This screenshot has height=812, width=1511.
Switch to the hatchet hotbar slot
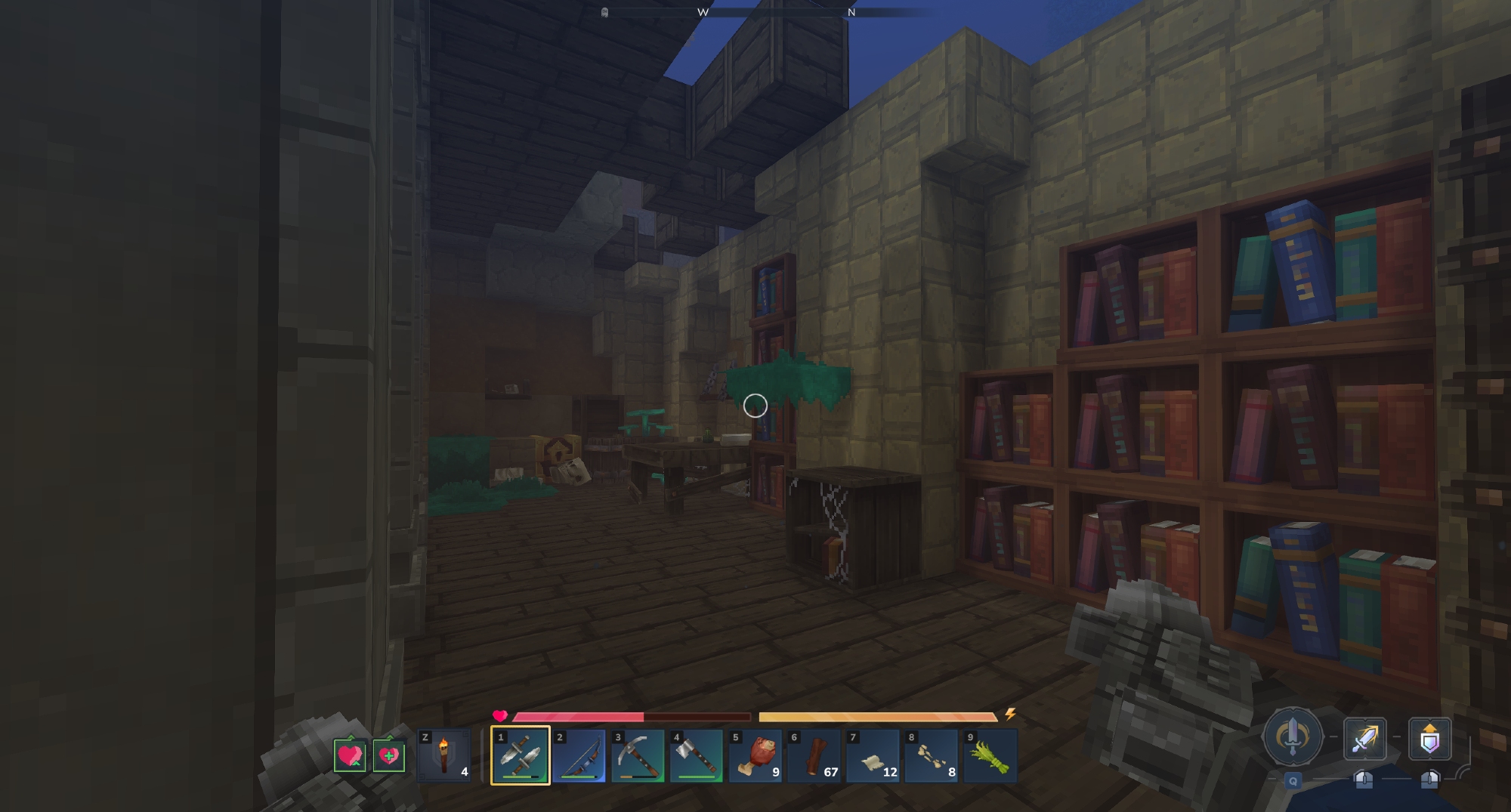point(696,755)
